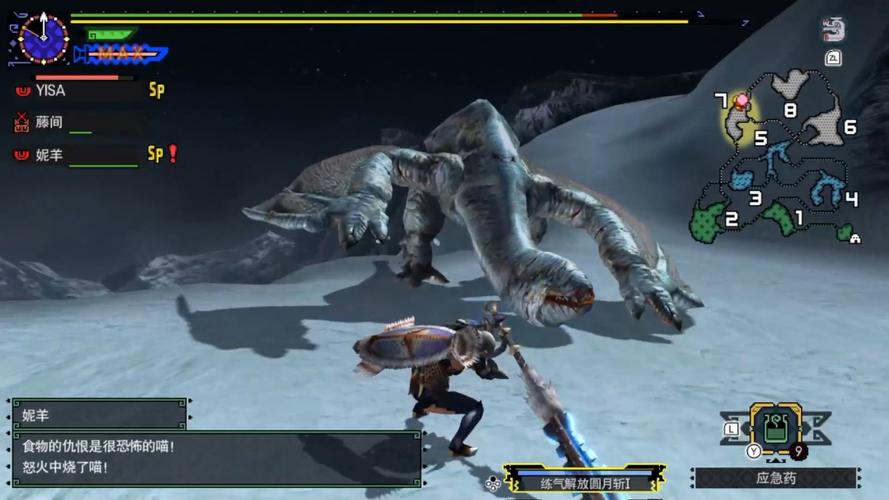Click the 应急药 item name label
This screenshot has height=500, width=889.
(x=775, y=478)
